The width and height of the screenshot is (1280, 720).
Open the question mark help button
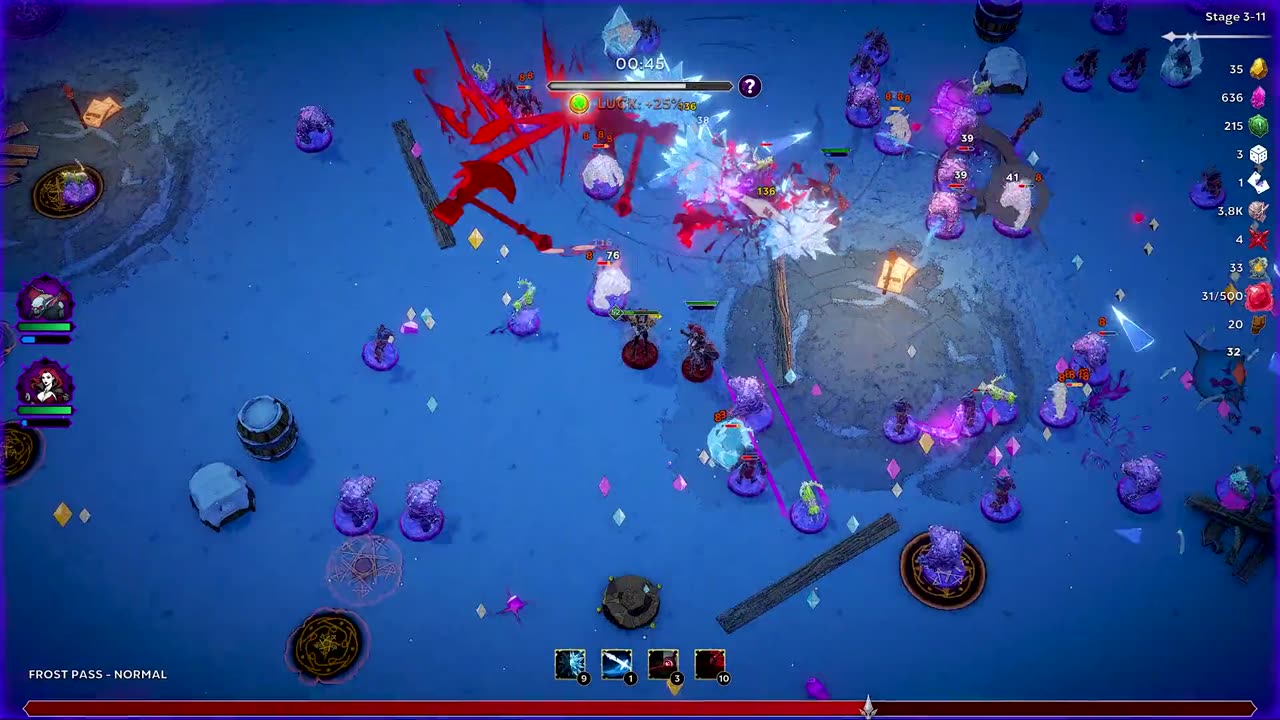(750, 87)
